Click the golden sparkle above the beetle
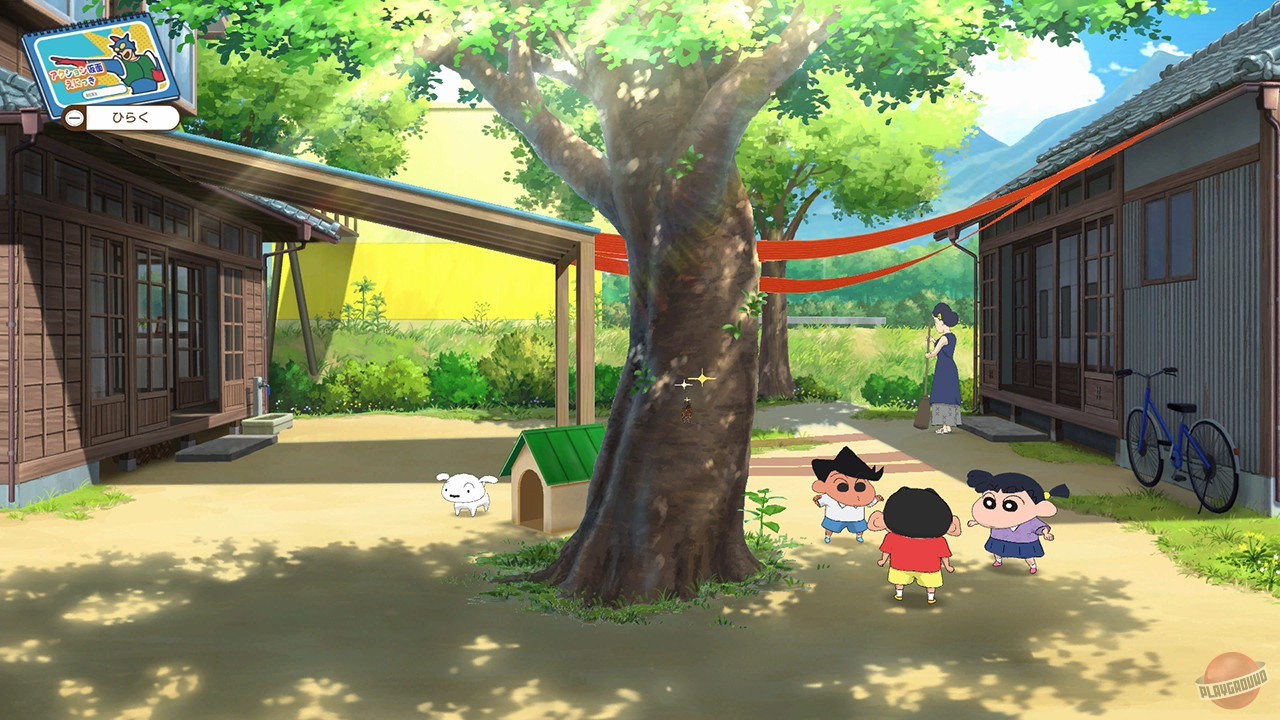The height and width of the screenshot is (720, 1280). pyautogui.click(x=702, y=378)
